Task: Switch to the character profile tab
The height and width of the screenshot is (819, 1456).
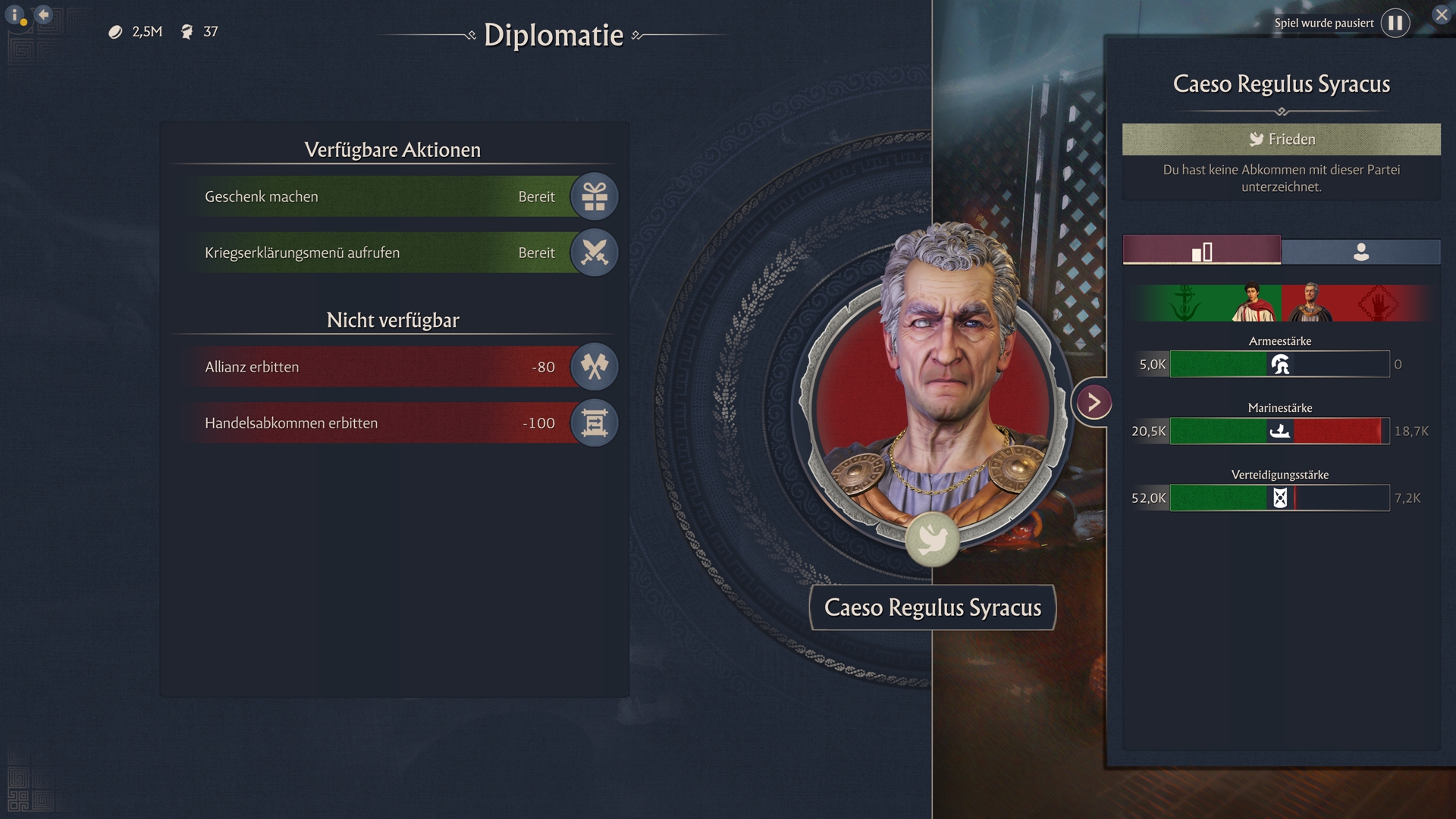Action: [1361, 251]
